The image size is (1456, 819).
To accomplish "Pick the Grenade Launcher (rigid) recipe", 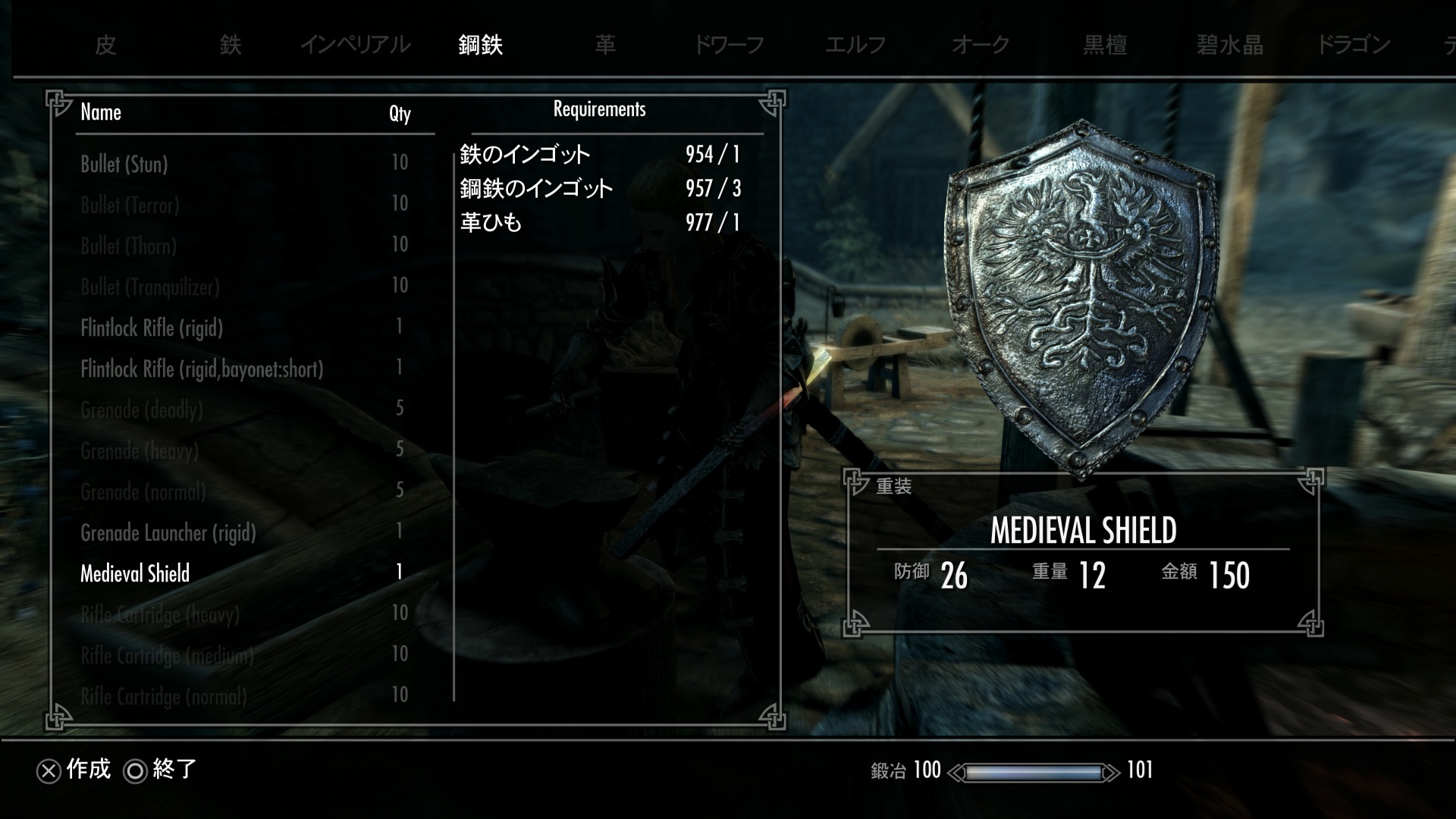I will tap(168, 533).
